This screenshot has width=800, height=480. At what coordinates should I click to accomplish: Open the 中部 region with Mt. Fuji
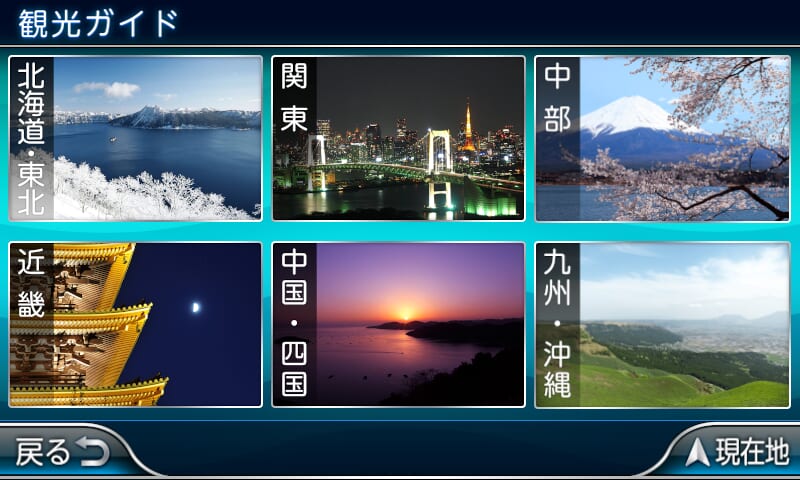click(x=661, y=138)
